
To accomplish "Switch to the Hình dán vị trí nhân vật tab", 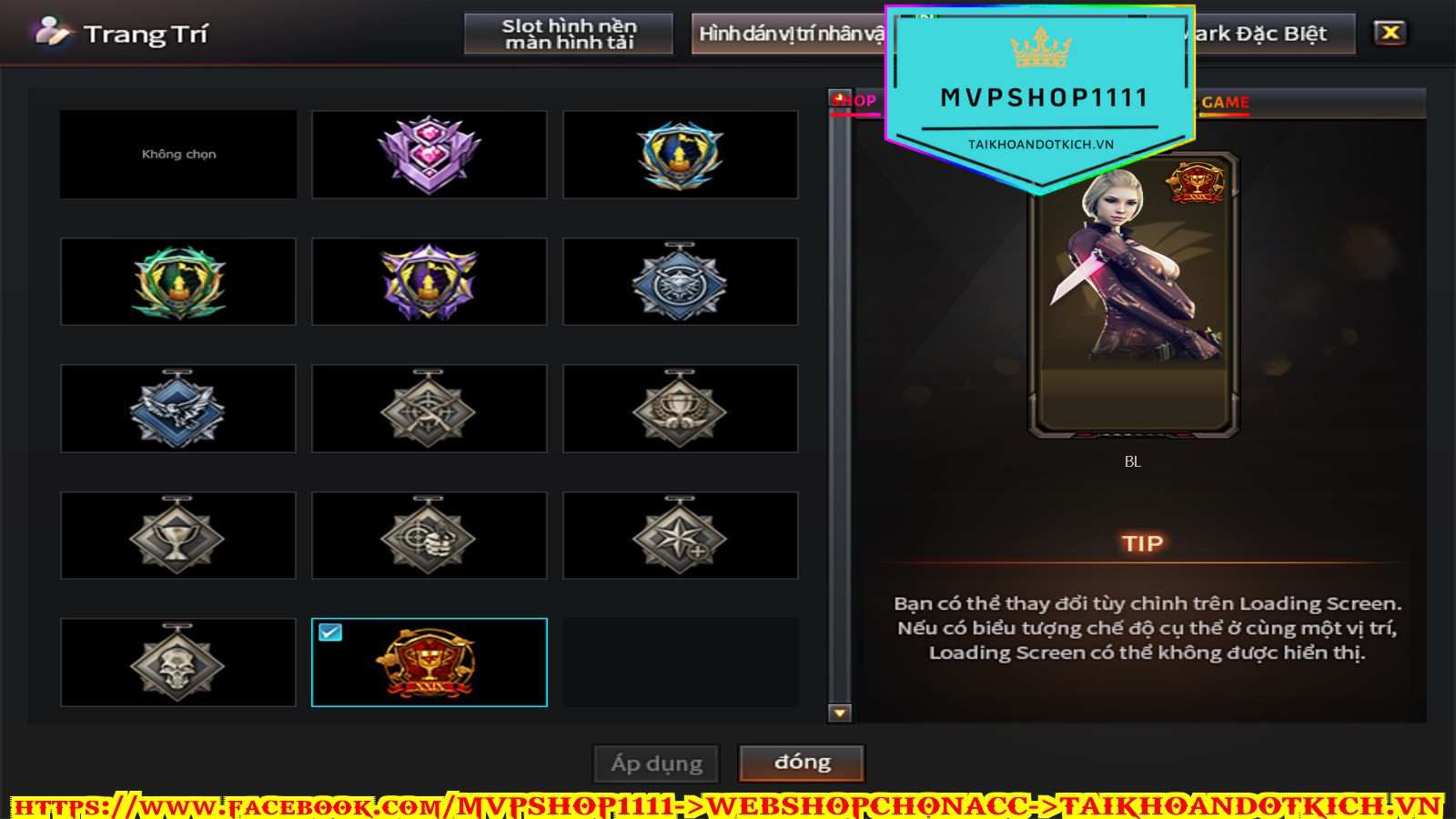I will click(x=788, y=34).
